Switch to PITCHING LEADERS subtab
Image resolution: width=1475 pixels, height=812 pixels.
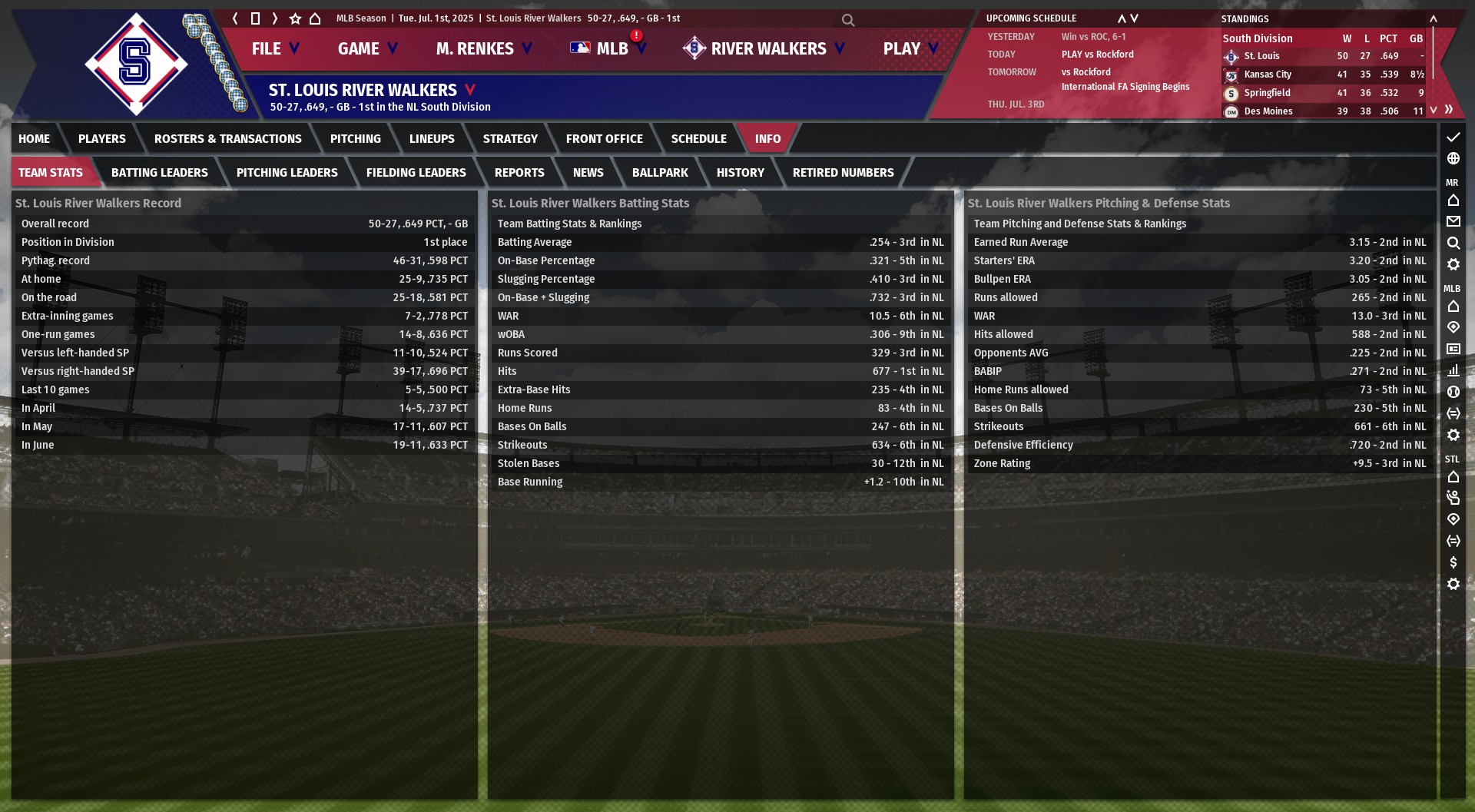[287, 173]
